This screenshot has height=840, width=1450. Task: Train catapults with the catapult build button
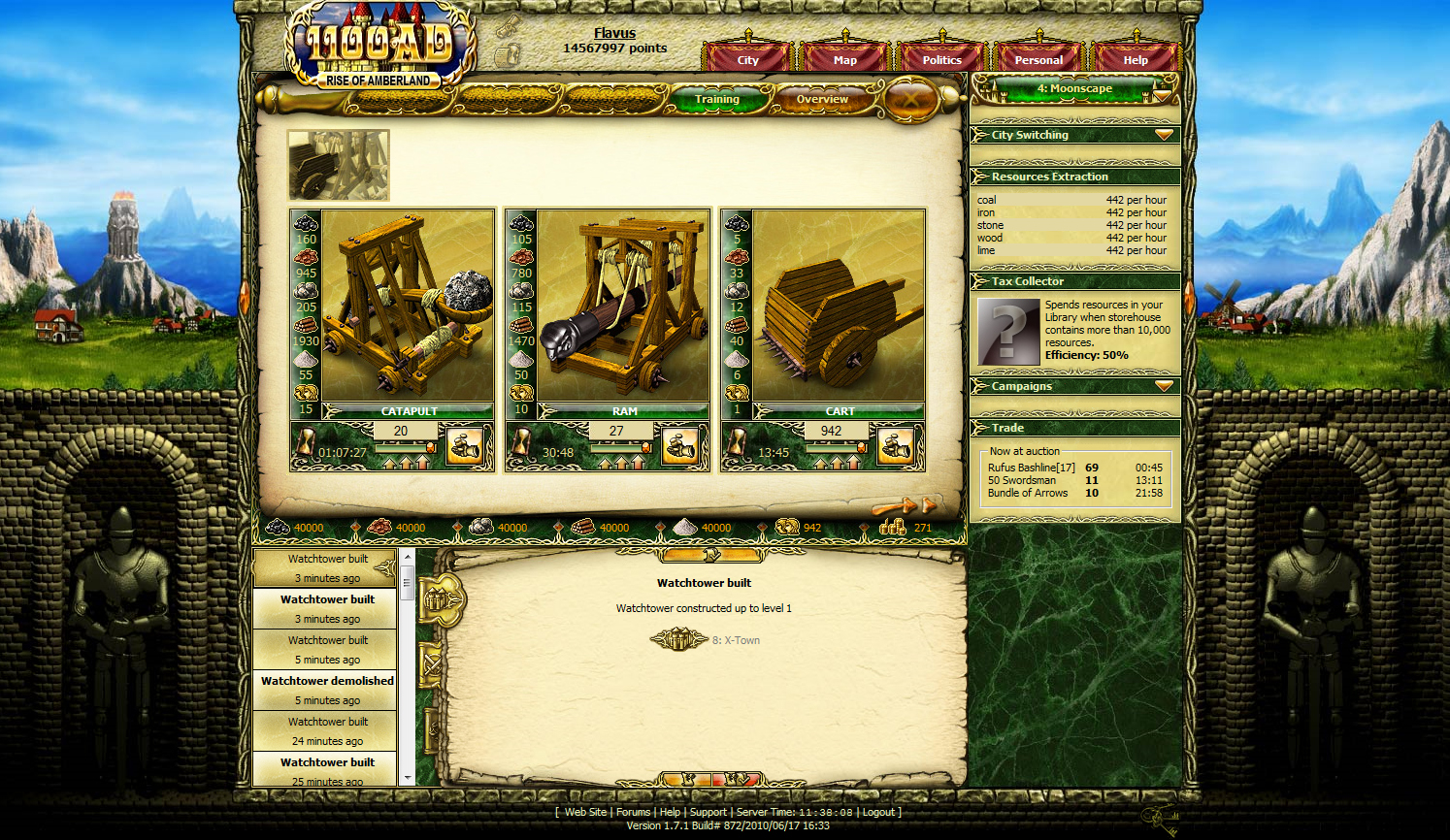[x=465, y=447]
